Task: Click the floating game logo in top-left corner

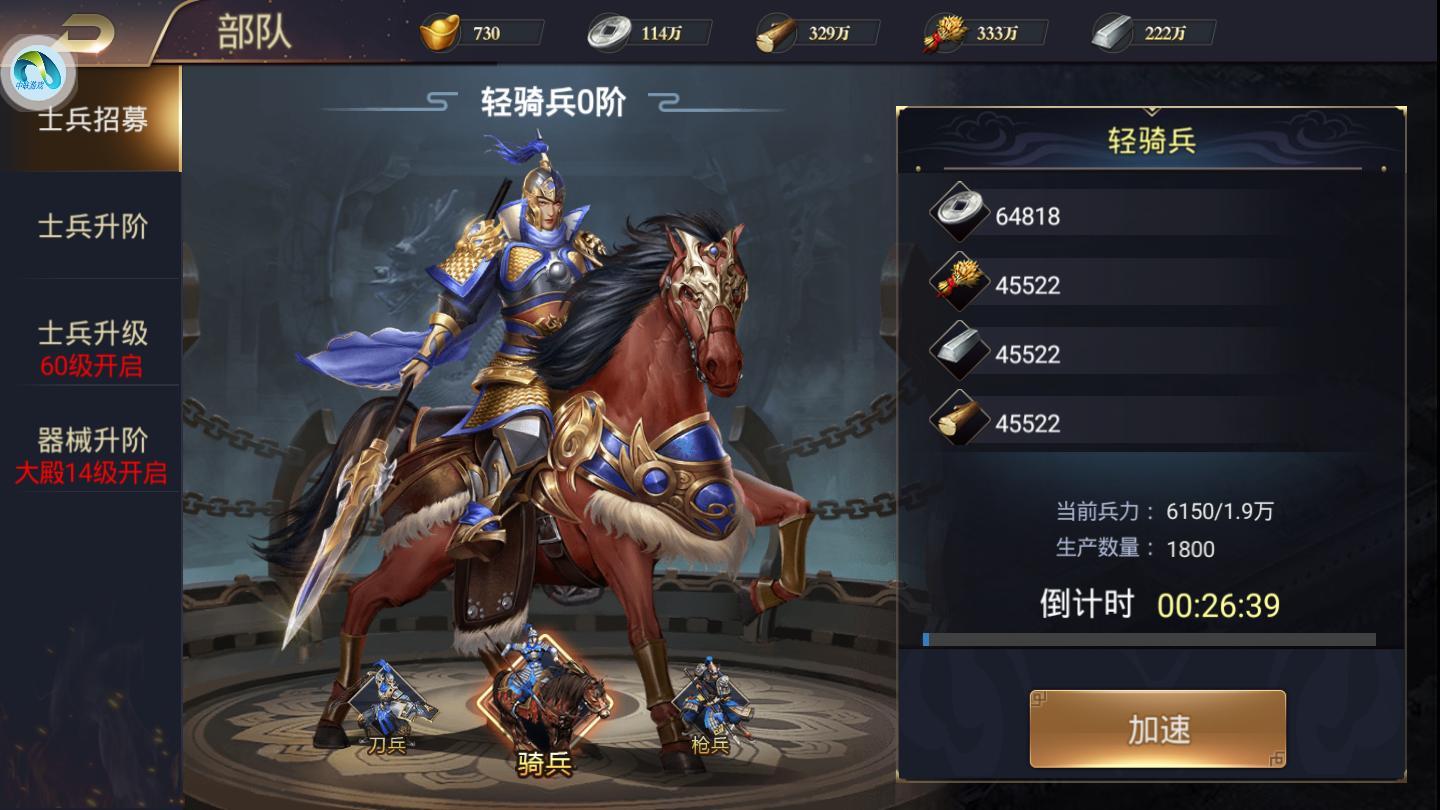Action: click(38, 69)
